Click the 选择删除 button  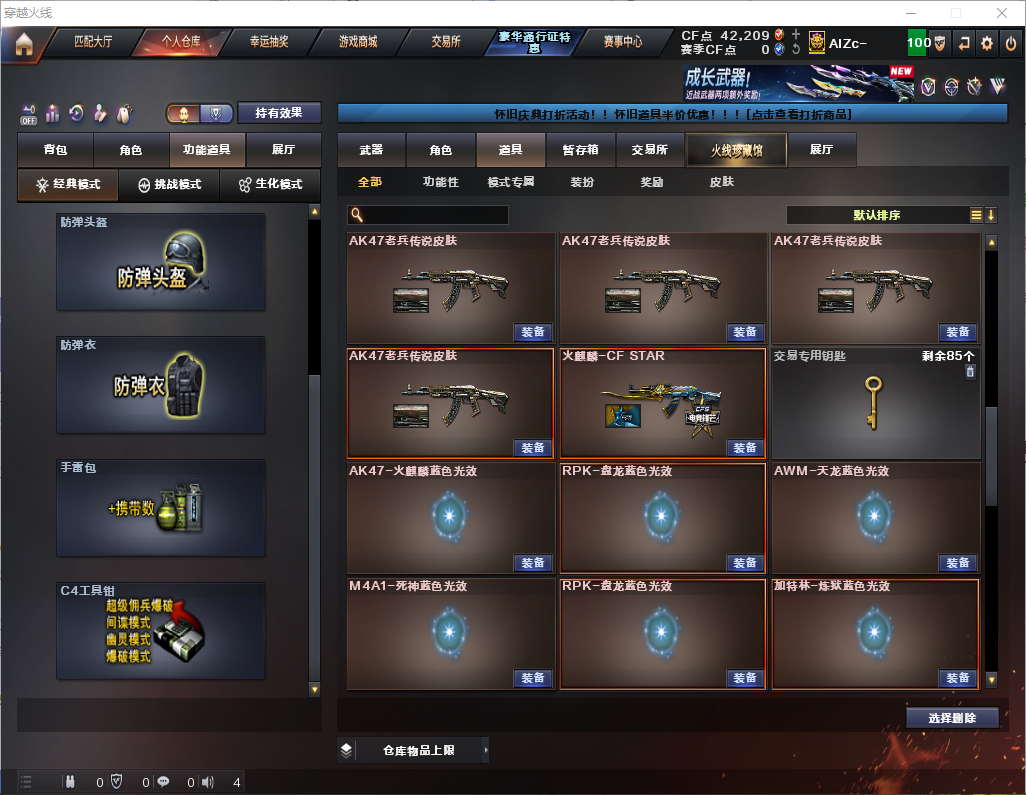point(952,718)
